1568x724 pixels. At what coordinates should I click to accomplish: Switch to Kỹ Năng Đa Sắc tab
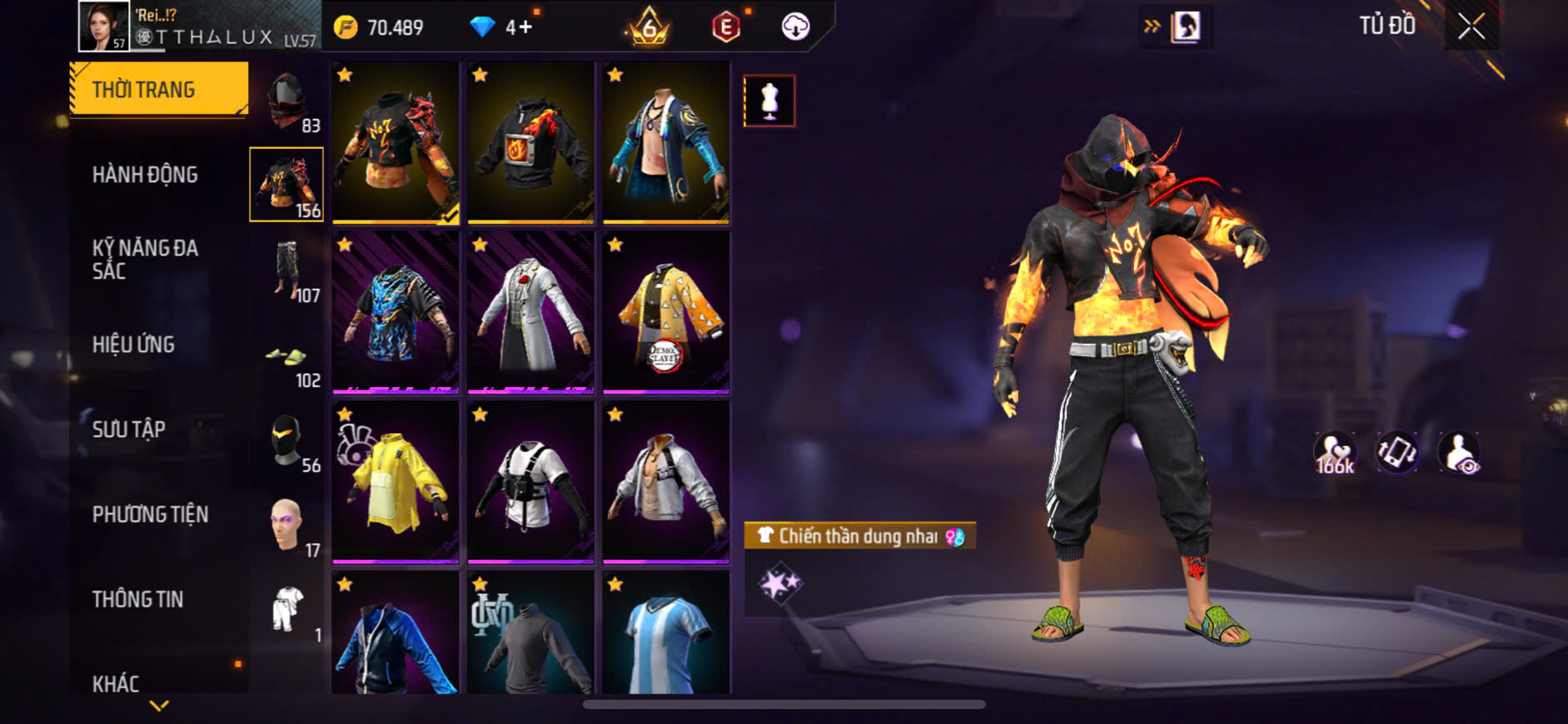pyautogui.click(x=145, y=259)
